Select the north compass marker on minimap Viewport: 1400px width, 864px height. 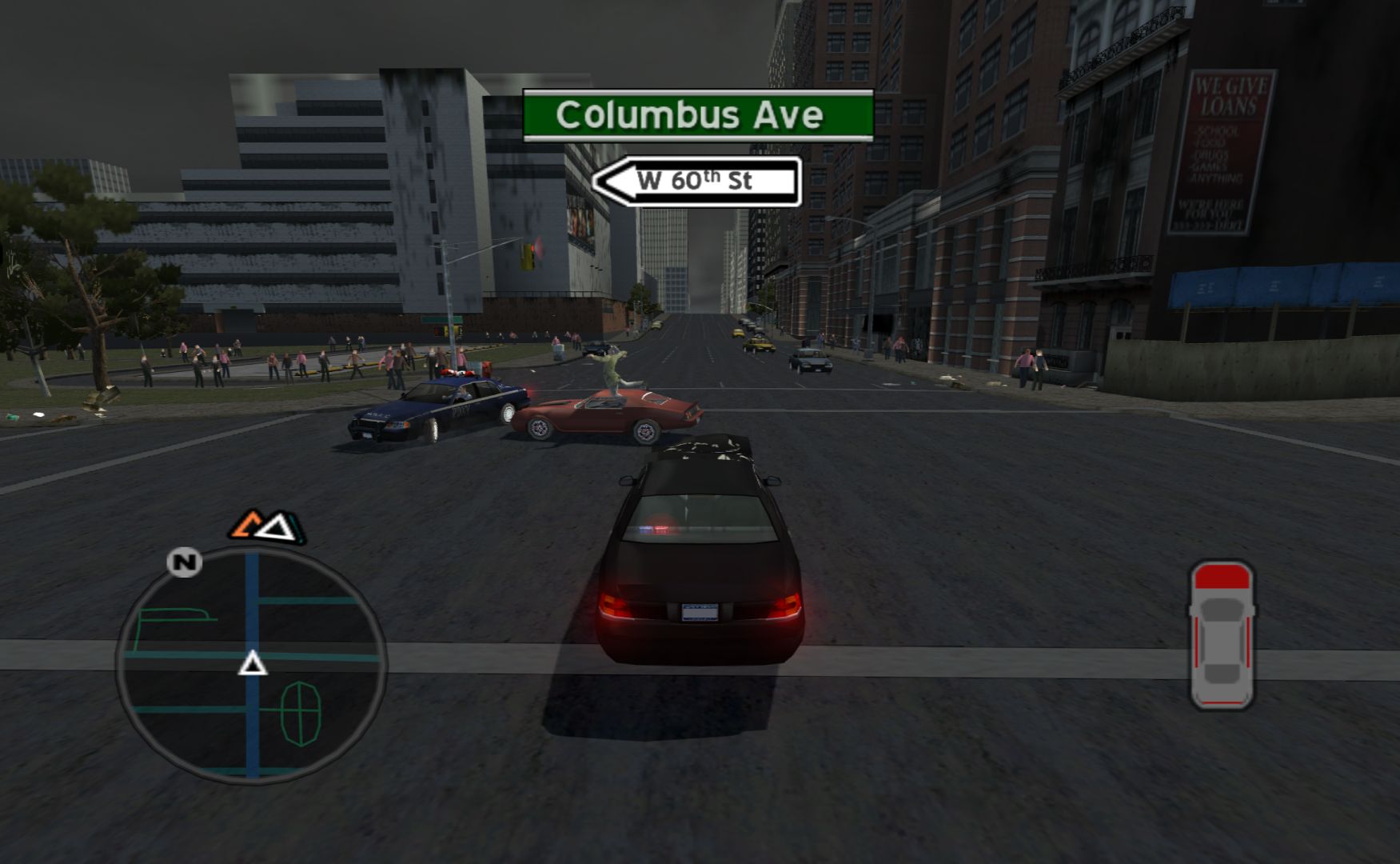[185, 562]
